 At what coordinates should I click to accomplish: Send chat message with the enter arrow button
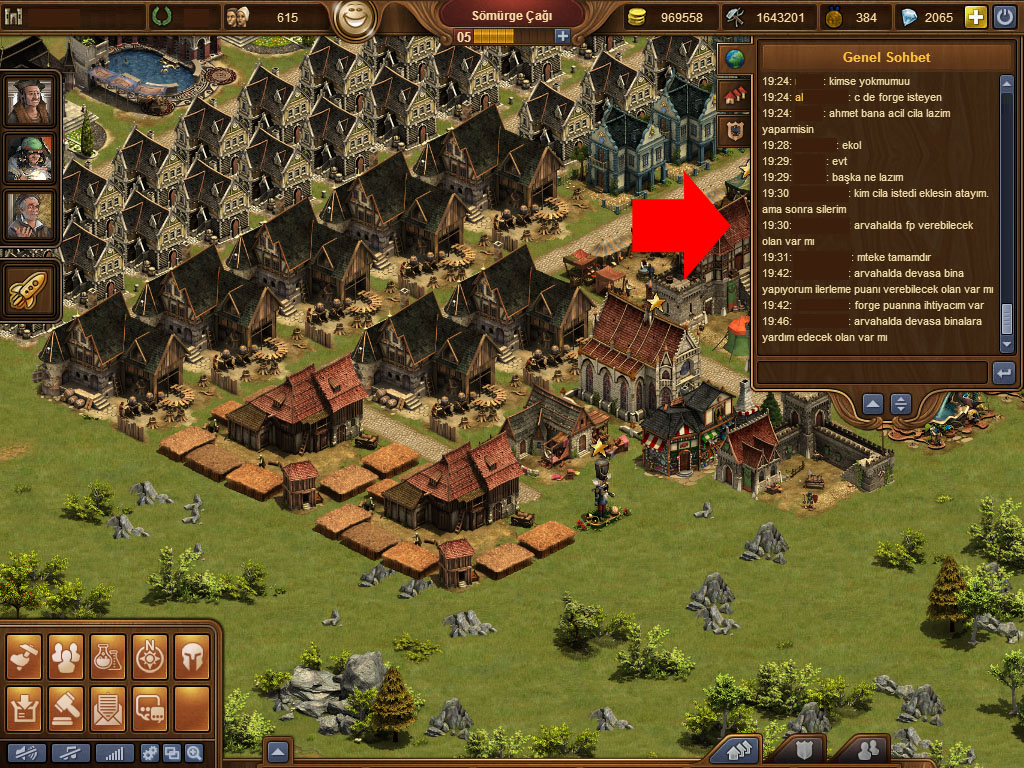(x=1003, y=372)
